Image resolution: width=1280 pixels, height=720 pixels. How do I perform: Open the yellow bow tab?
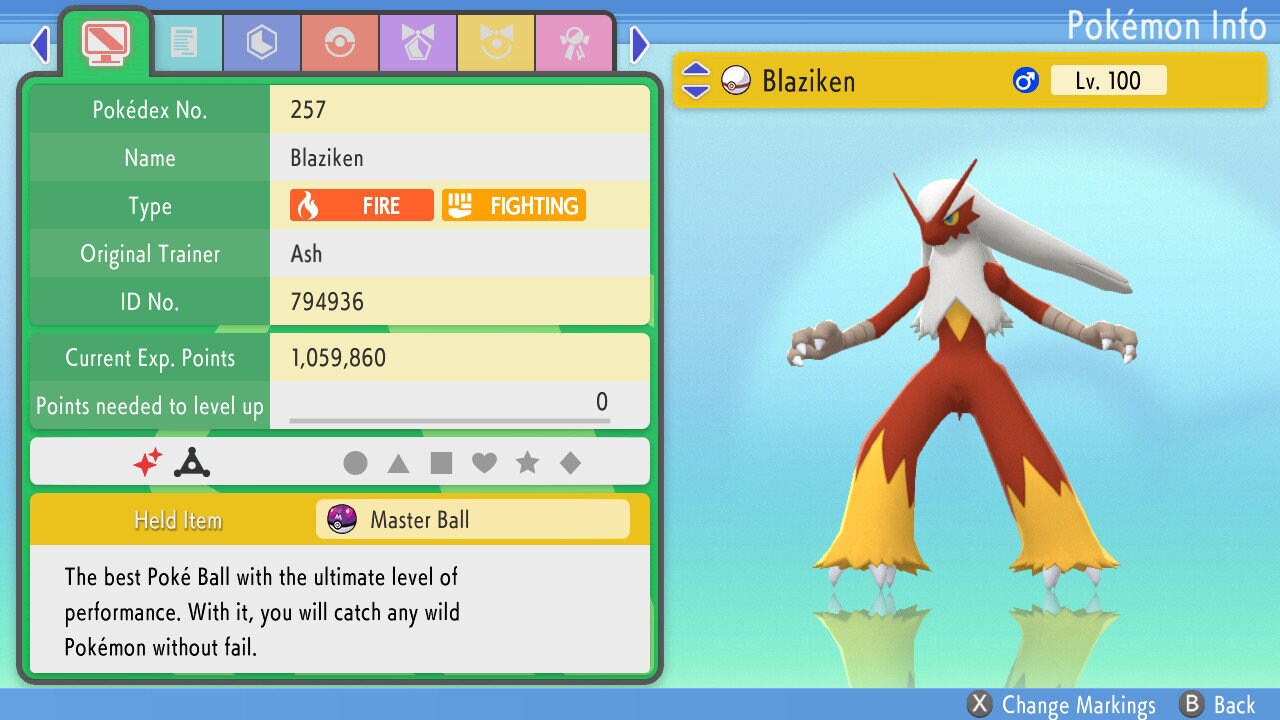tap(497, 42)
